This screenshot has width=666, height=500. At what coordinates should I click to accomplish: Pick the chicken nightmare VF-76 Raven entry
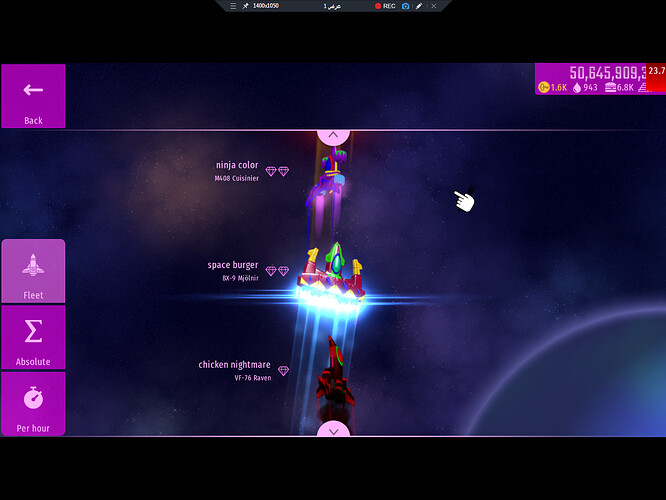click(x=235, y=371)
